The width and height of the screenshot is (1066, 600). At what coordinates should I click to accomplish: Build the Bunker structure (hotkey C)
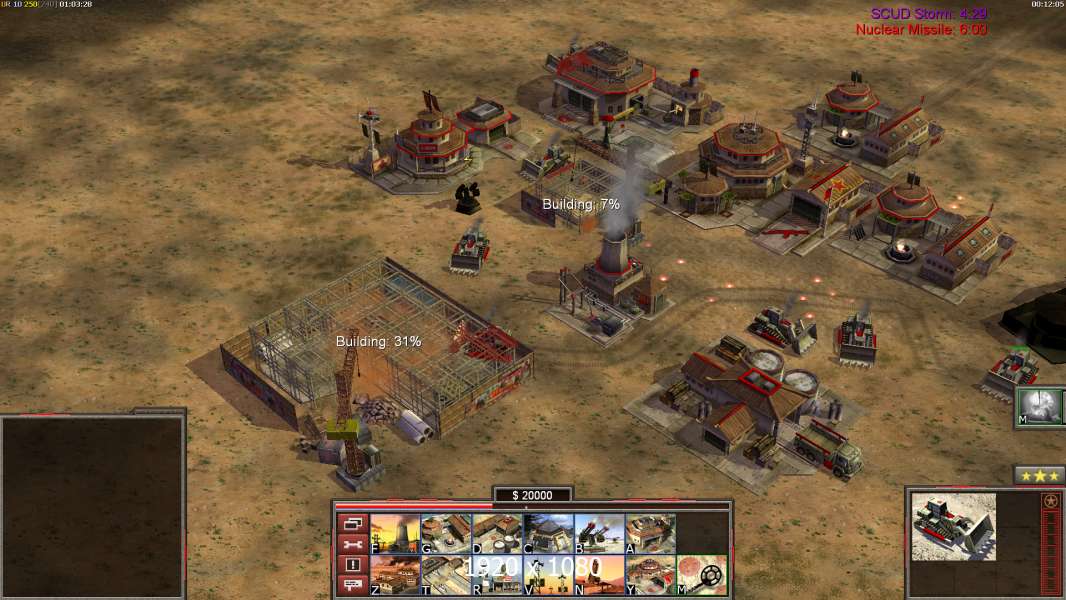[548, 534]
